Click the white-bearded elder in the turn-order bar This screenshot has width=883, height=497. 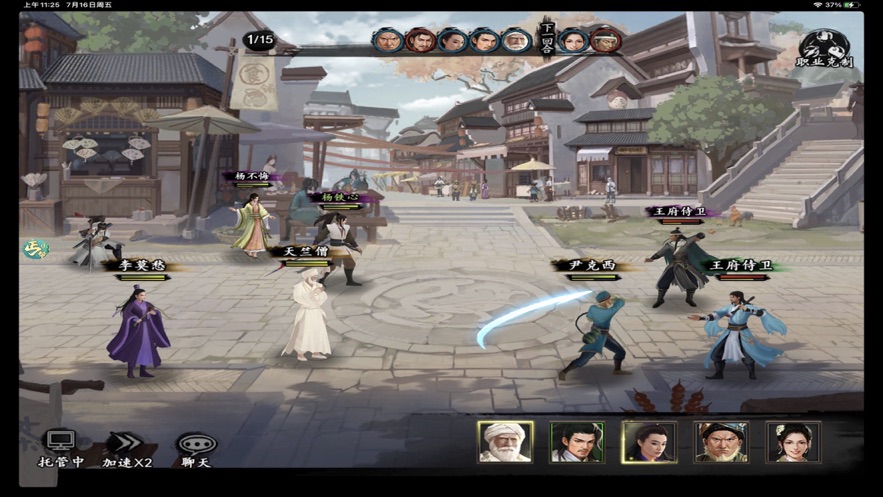pyautogui.click(x=516, y=41)
